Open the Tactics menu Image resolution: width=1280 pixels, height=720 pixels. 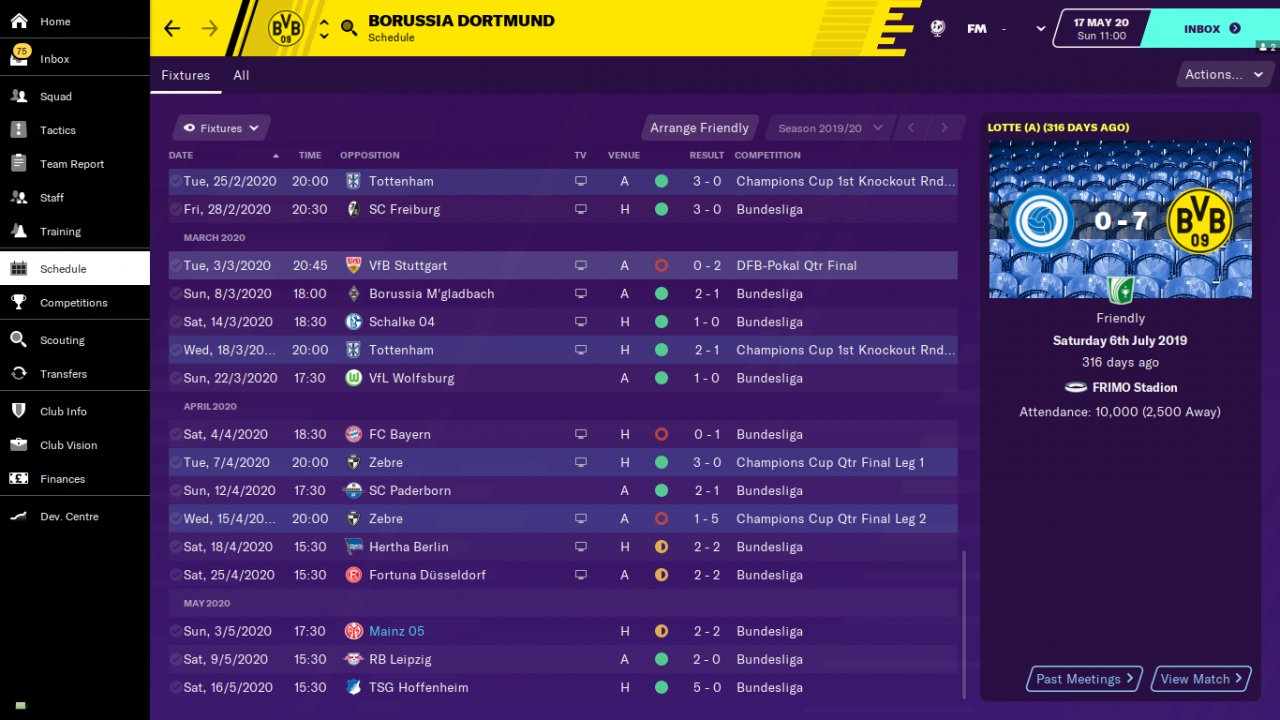pyautogui.click(x=58, y=131)
